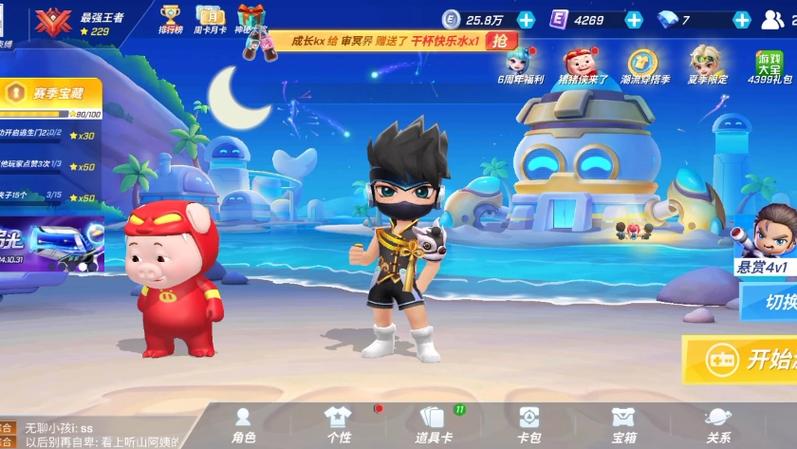The width and height of the screenshot is (797, 449).
Task: Open the 赛季宝藏 season treasure panel
Action: pyautogui.click(x=52, y=94)
